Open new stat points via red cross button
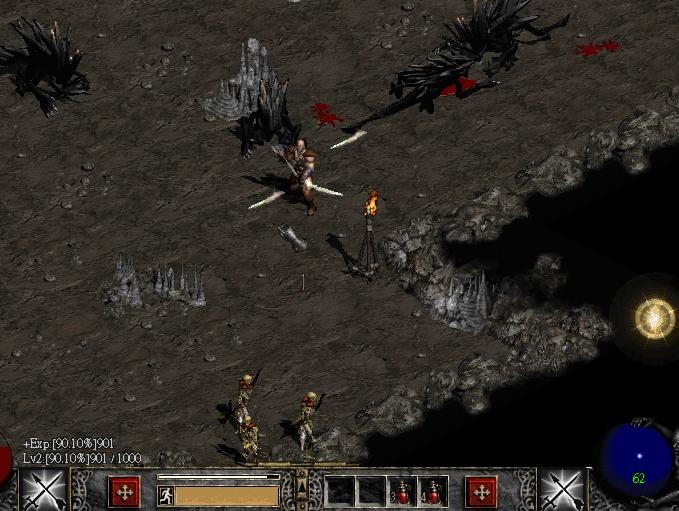Viewport: 679px width, 511px height. pos(125,491)
